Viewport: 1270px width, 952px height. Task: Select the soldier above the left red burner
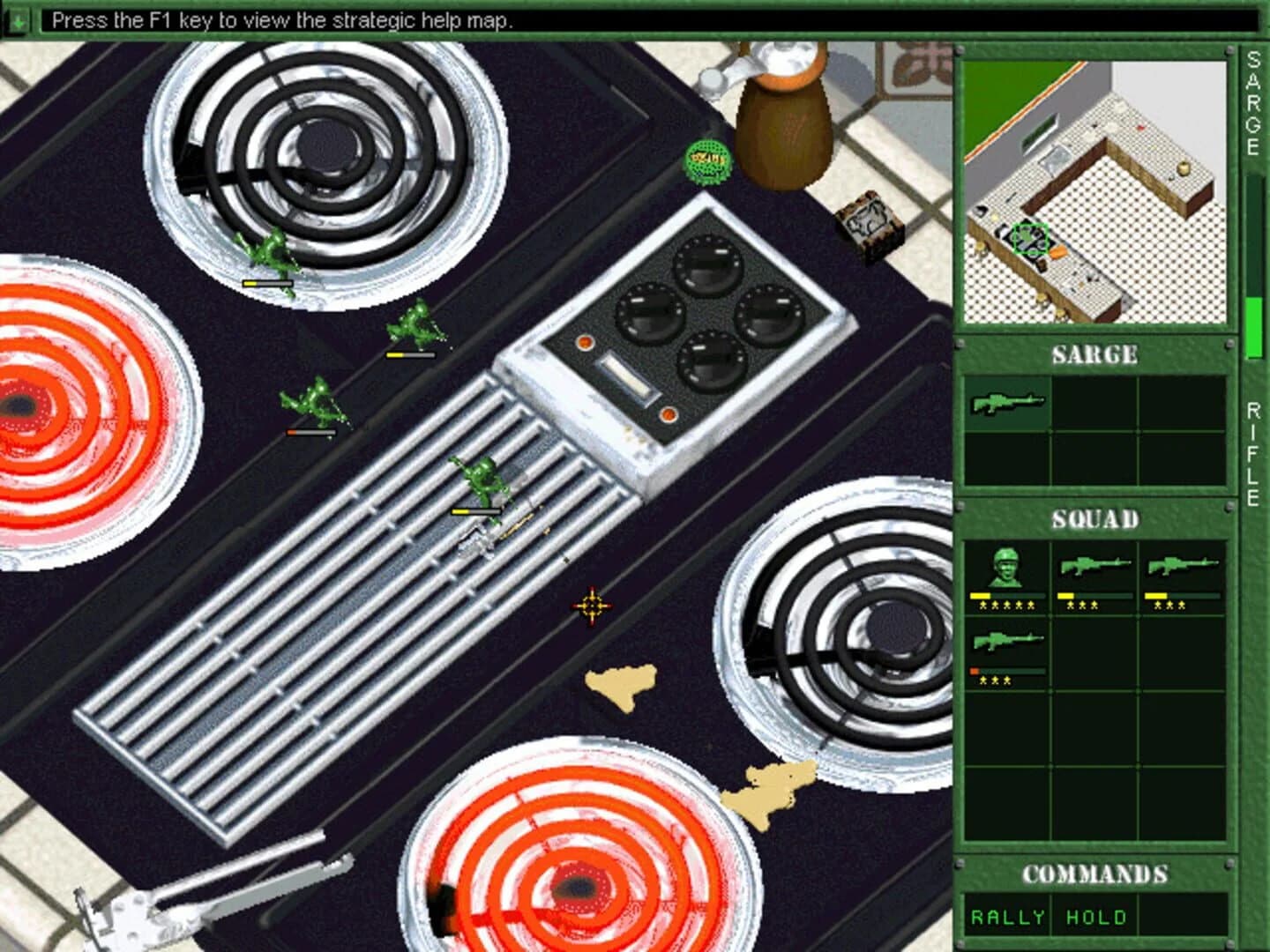pyautogui.click(x=313, y=401)
